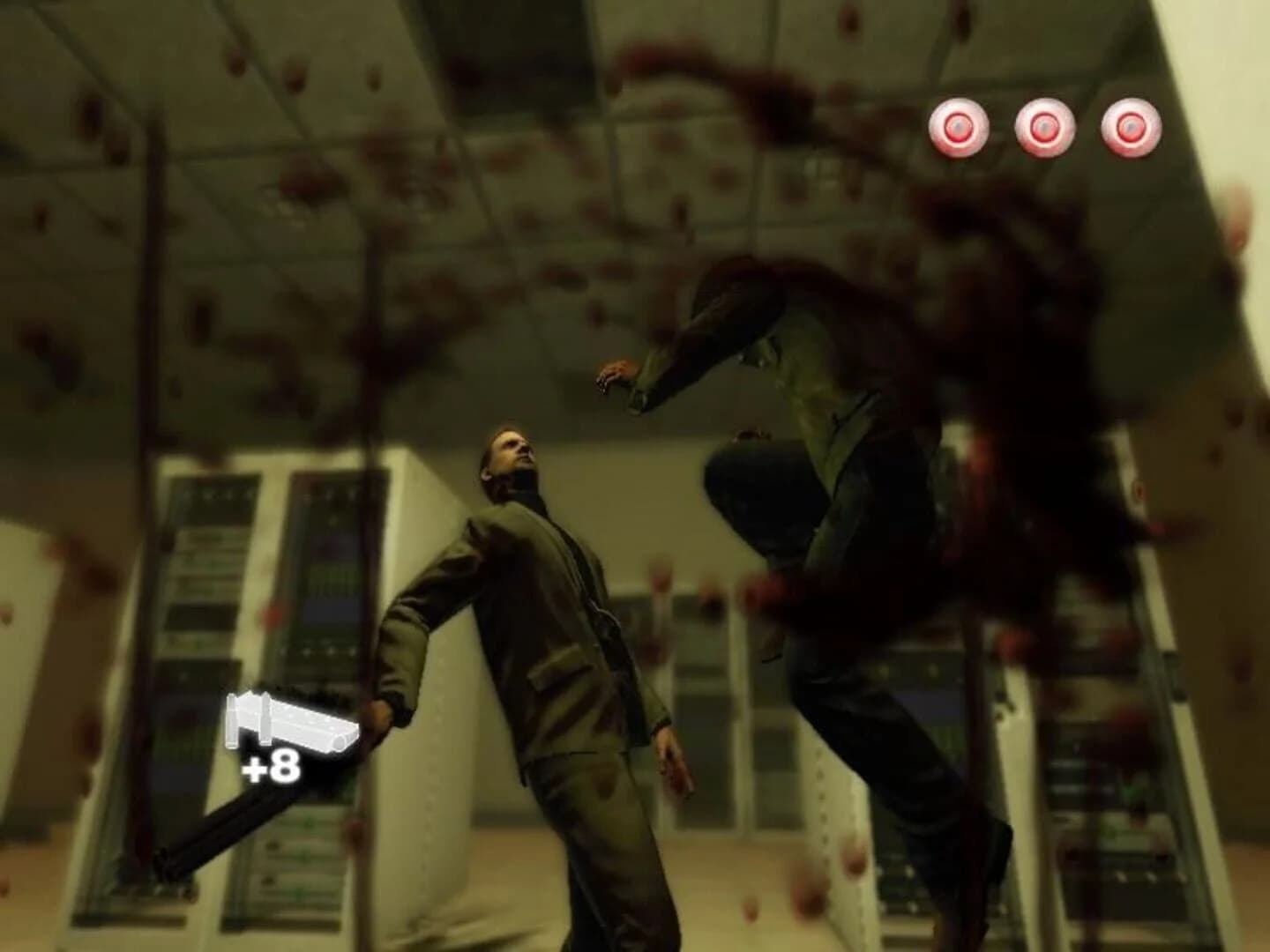Toggle the first adrenaline indicator
This screenshot has height=952, width=1270.
pos(960,126)
